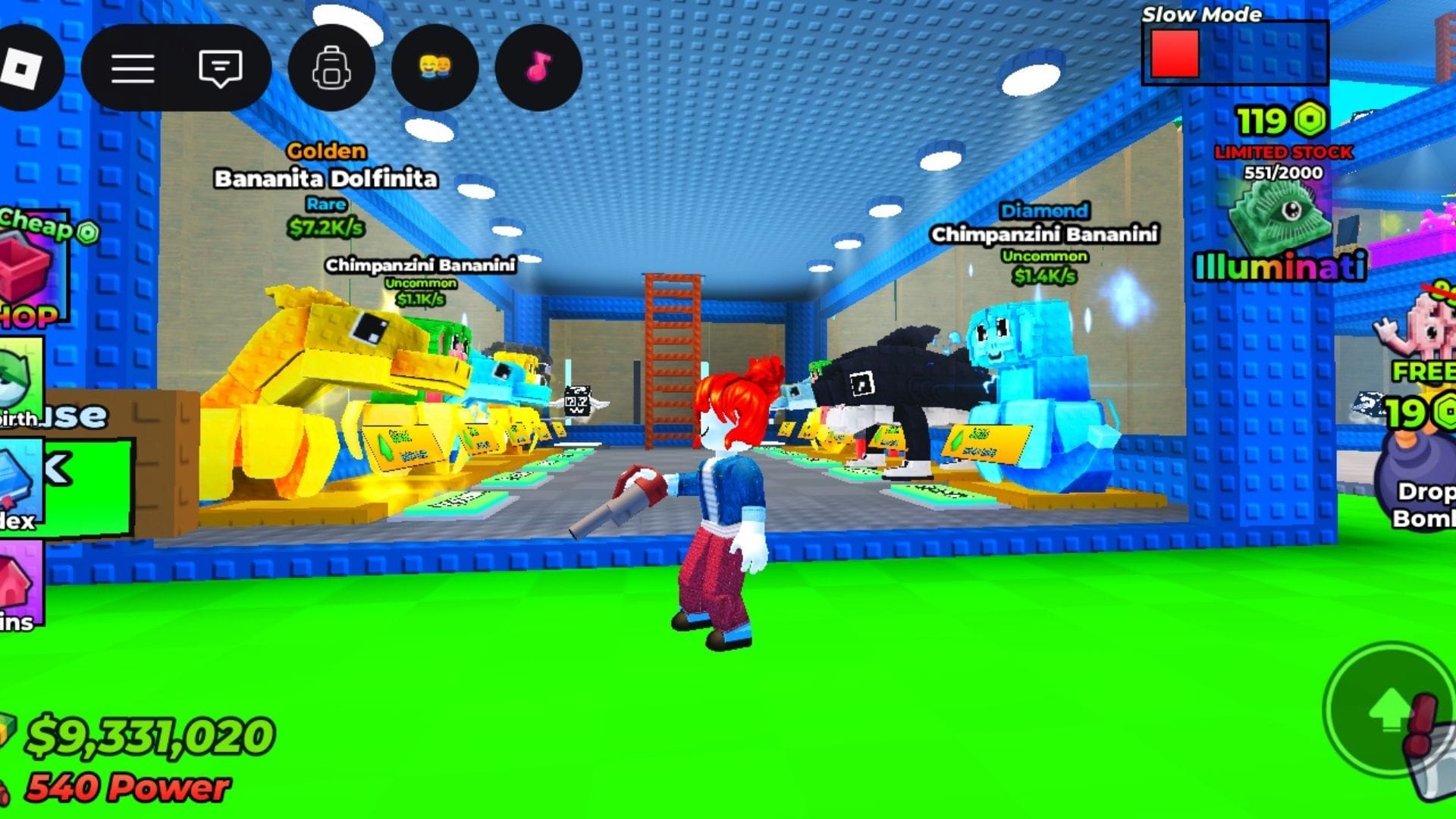Open the chat window
The width and height of the screenshot is (1456, 819).
220,68
